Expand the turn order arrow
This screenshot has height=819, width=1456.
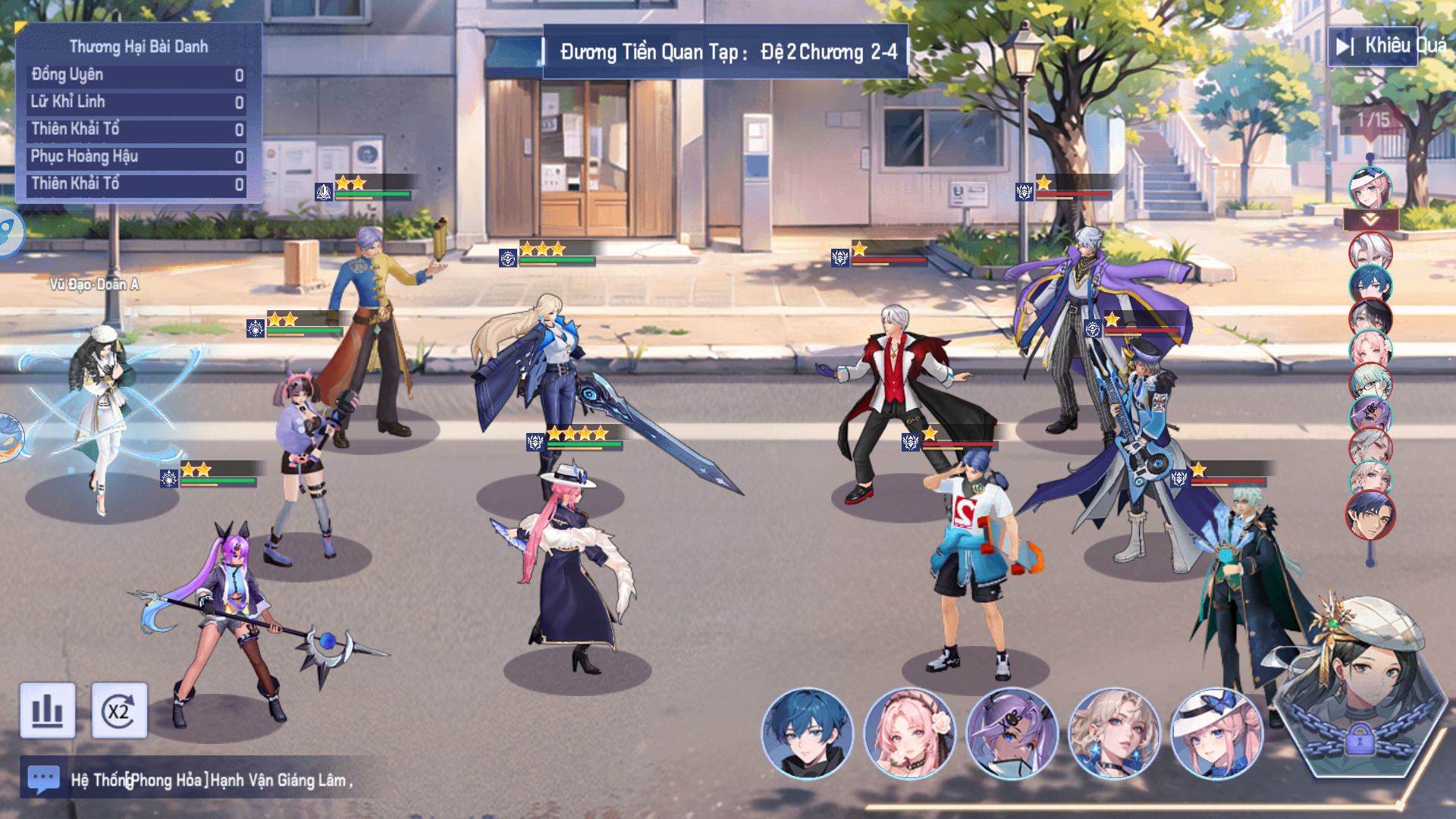(x=1370, y=220)
